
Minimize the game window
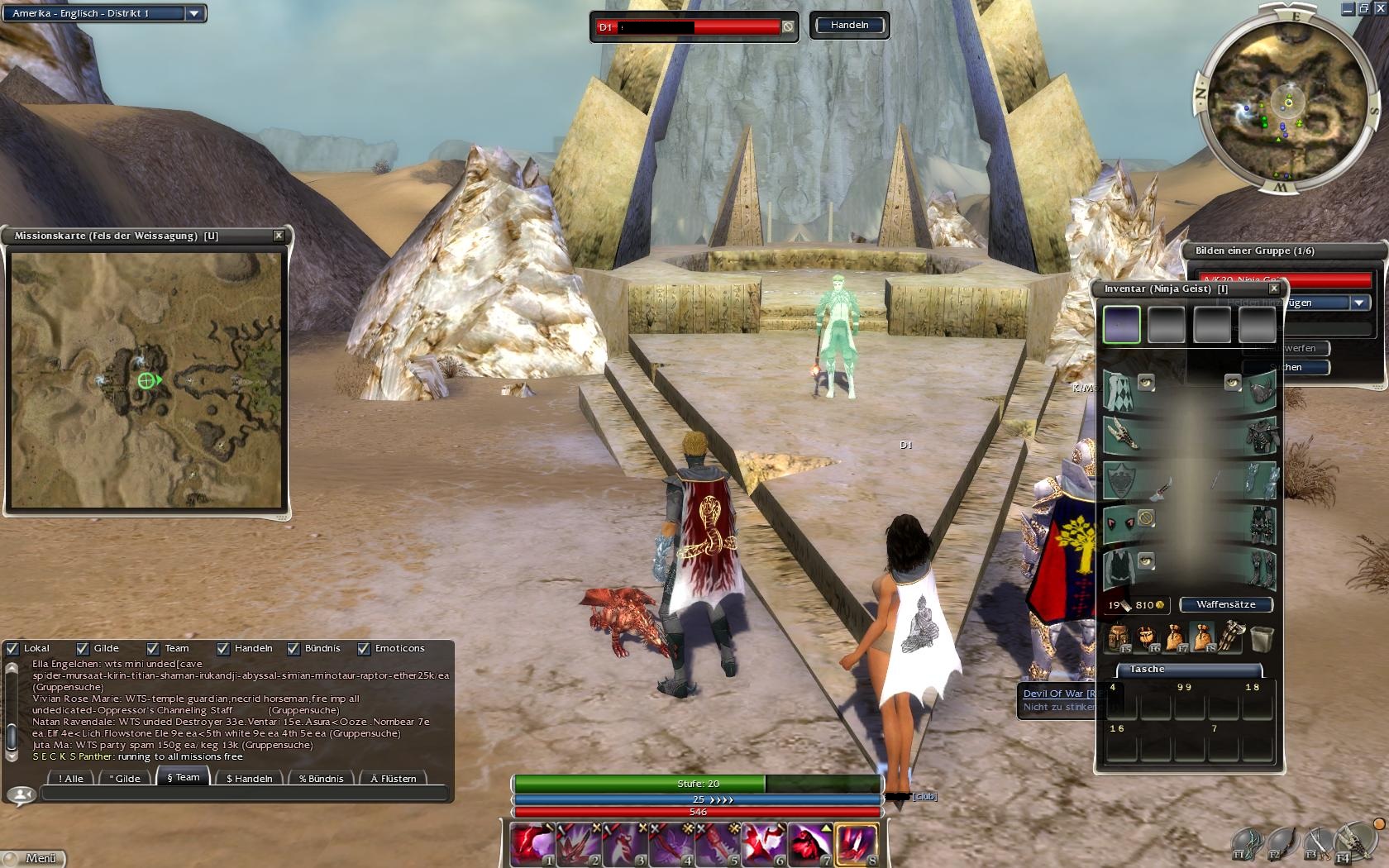click(x=1348, y=9)
